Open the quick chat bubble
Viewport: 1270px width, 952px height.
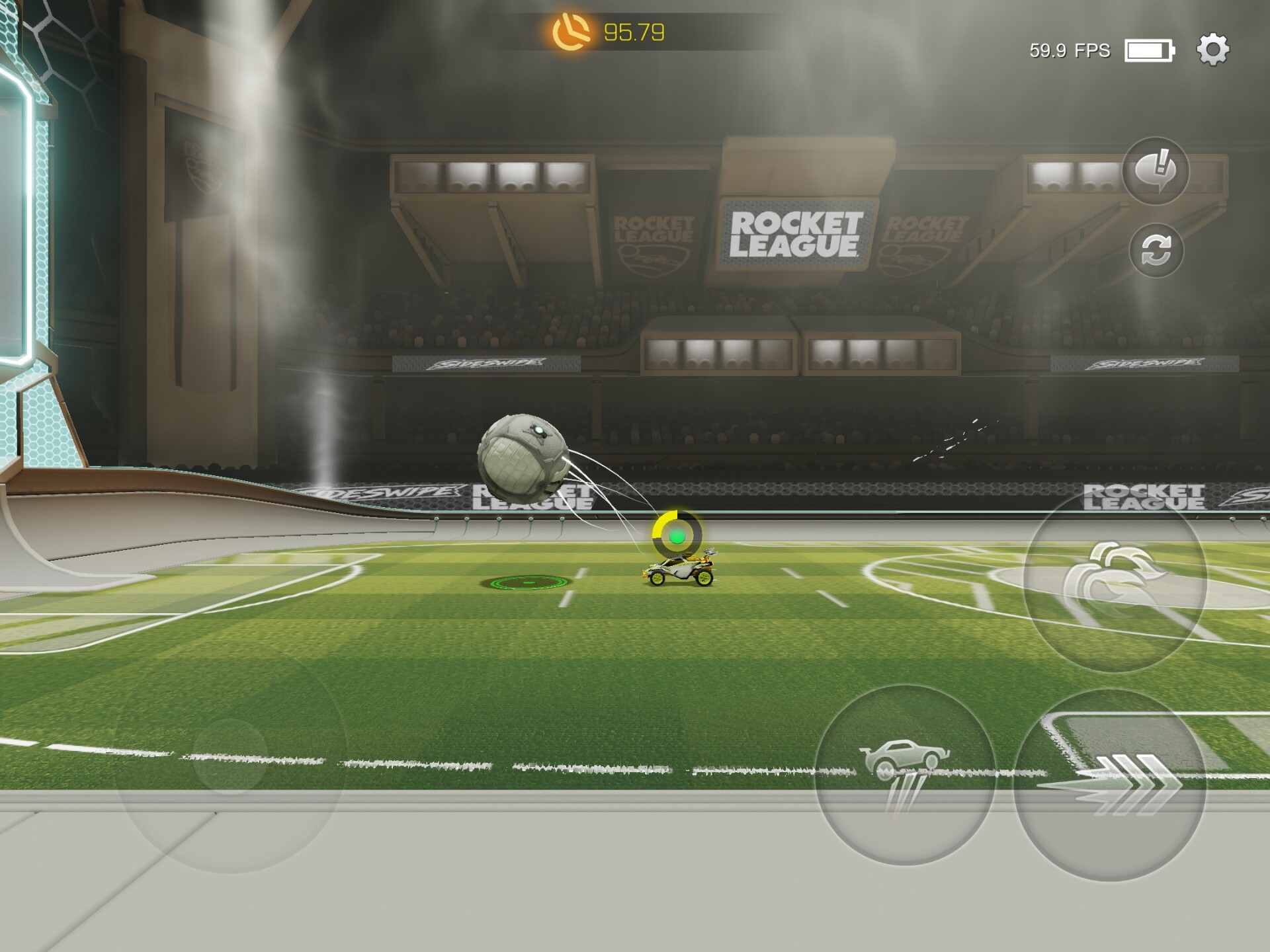(1156, 171)
